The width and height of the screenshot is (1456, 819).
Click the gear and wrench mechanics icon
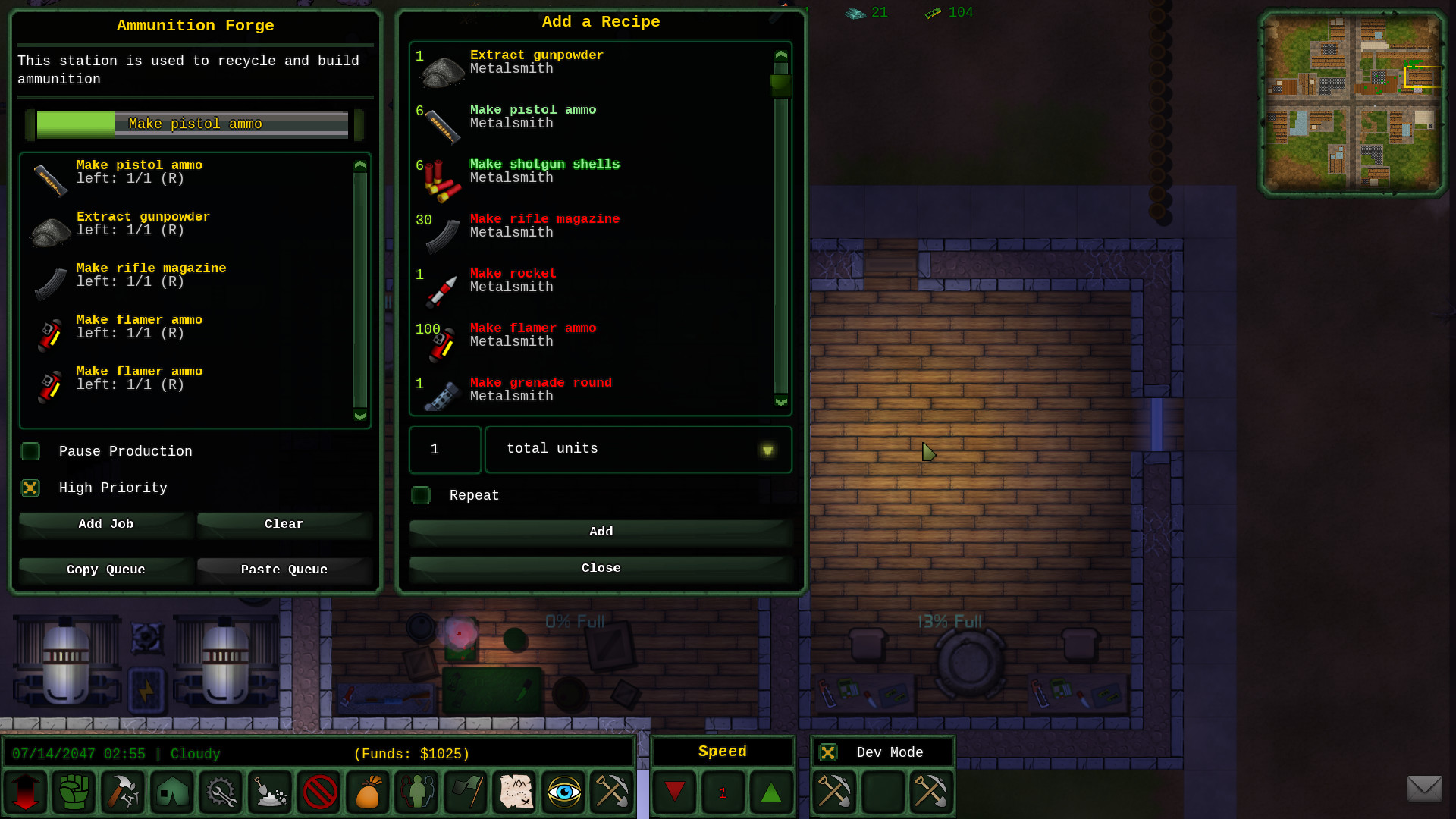(x=220, y=792)
